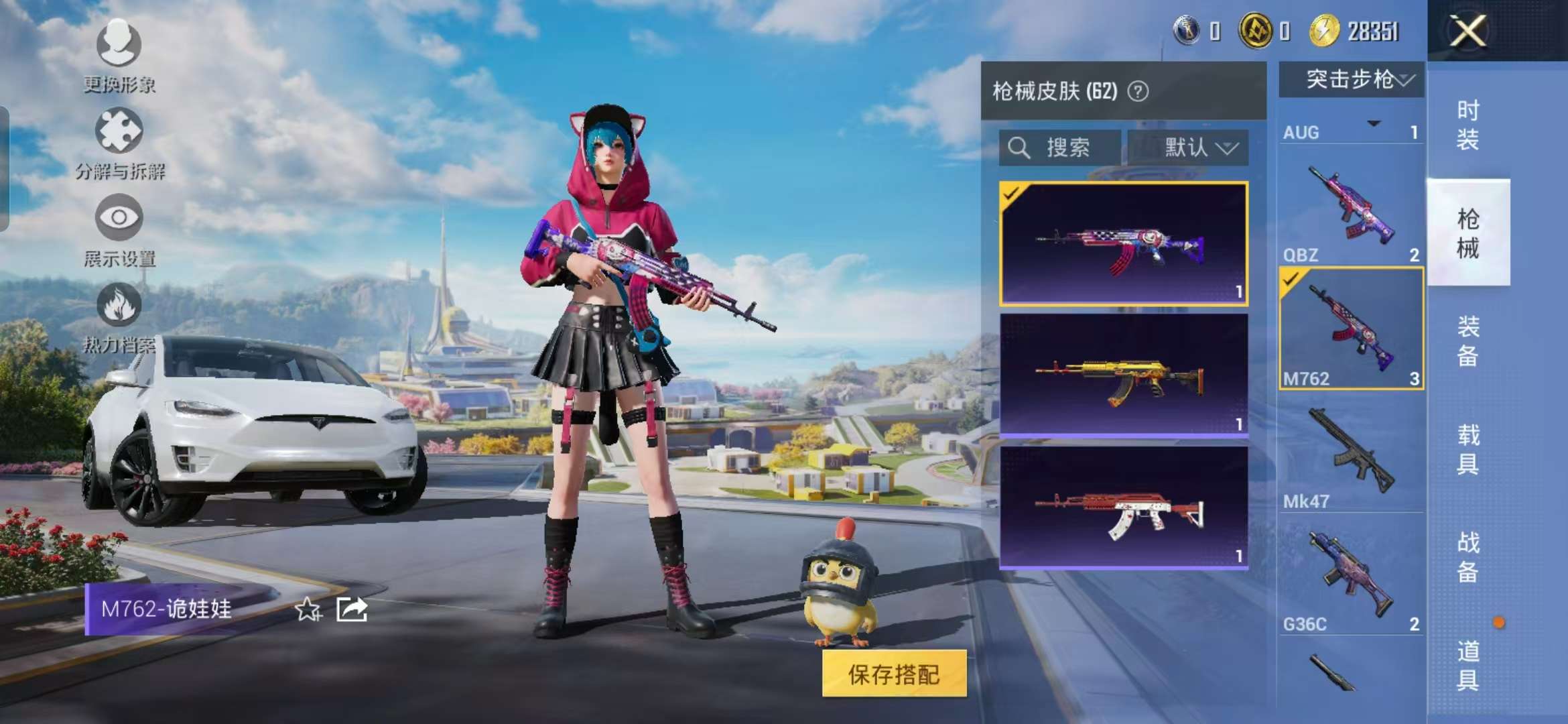This screenshot has height=724, width=1568.
Task: Select the golden M762 skin
Action: click(1123, 375)
